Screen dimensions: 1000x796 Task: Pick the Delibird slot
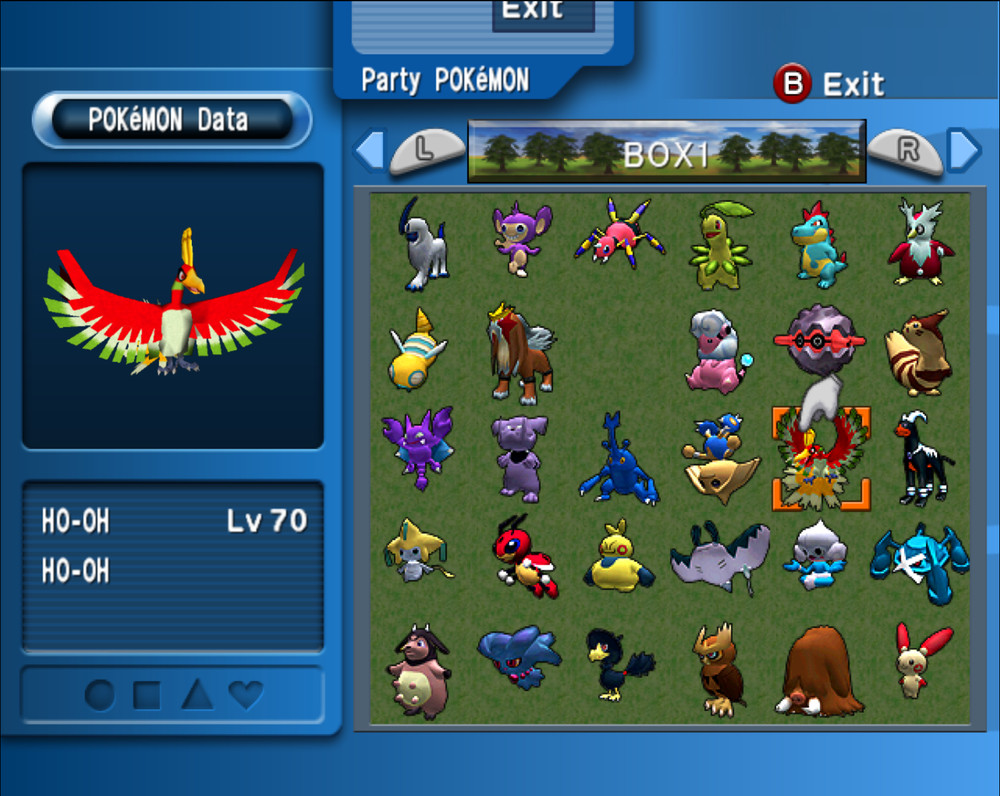pyautogui.click(x=920, y=243)
